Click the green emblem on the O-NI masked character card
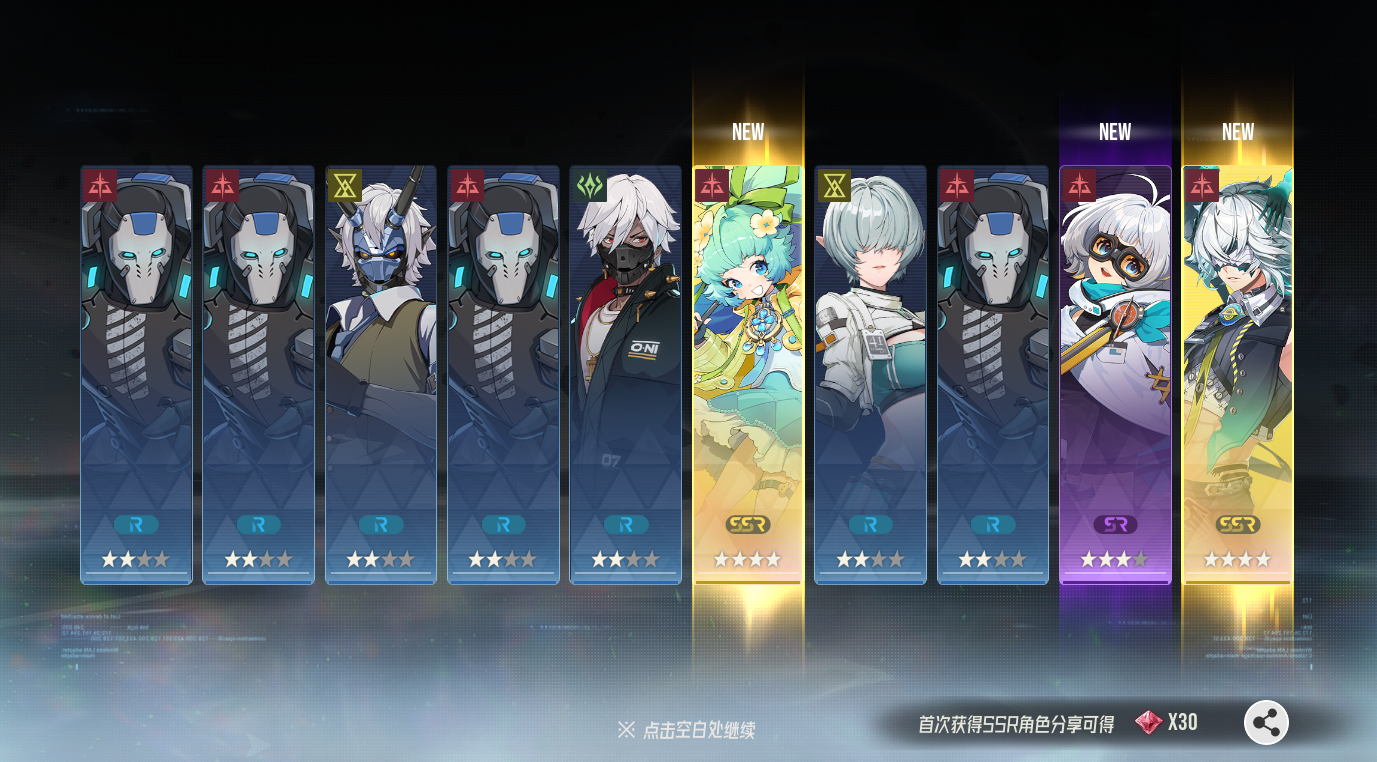This screenshot has width=1377, height=762. tap(589, 186)
